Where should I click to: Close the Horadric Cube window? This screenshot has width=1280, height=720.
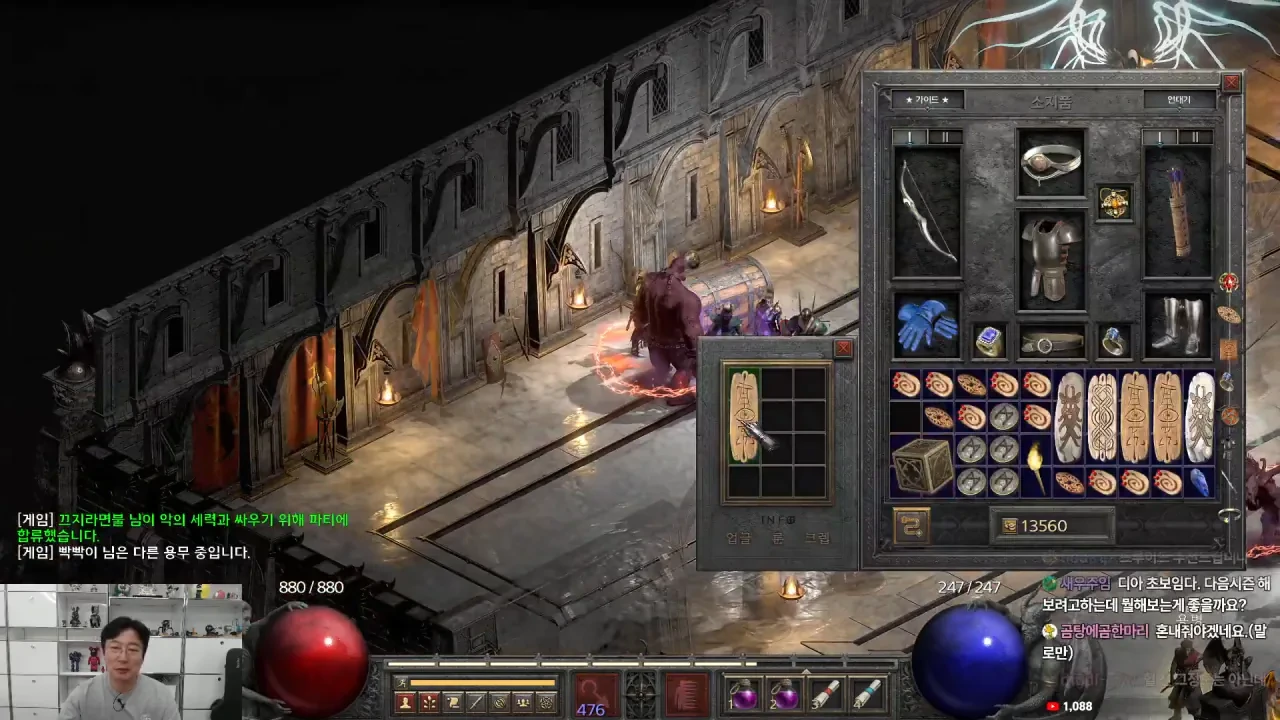click(843, 348)
